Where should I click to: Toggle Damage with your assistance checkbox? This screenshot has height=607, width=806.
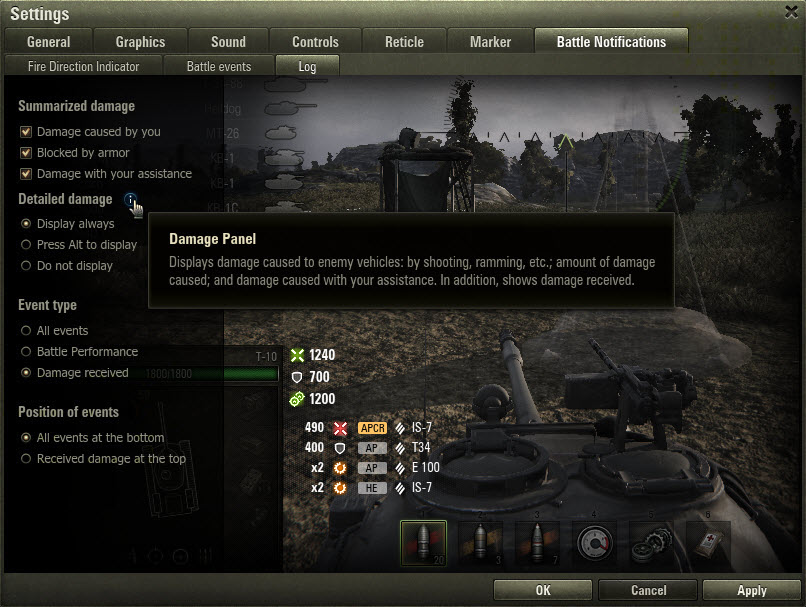(27, 174)
